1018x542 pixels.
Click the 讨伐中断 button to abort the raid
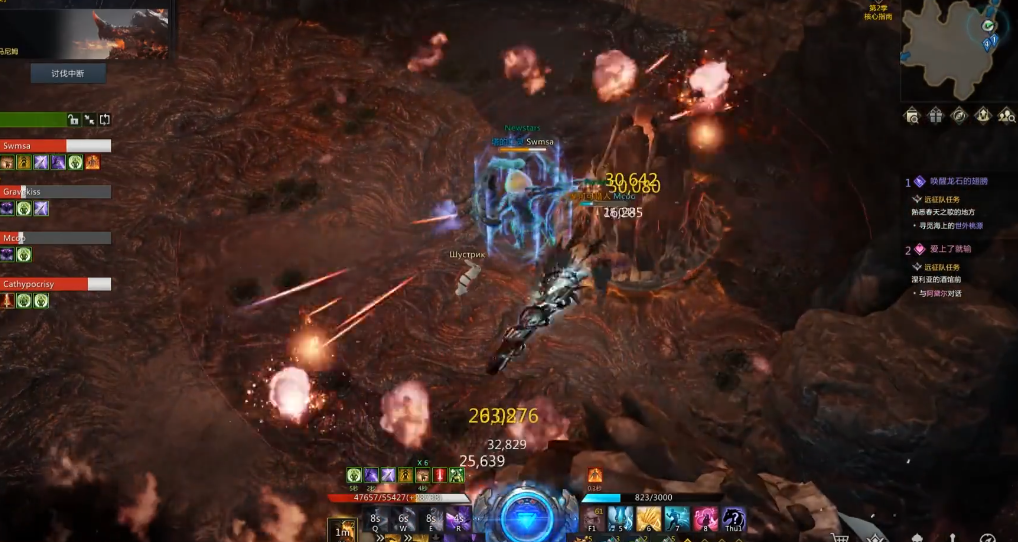click(67, 72)
